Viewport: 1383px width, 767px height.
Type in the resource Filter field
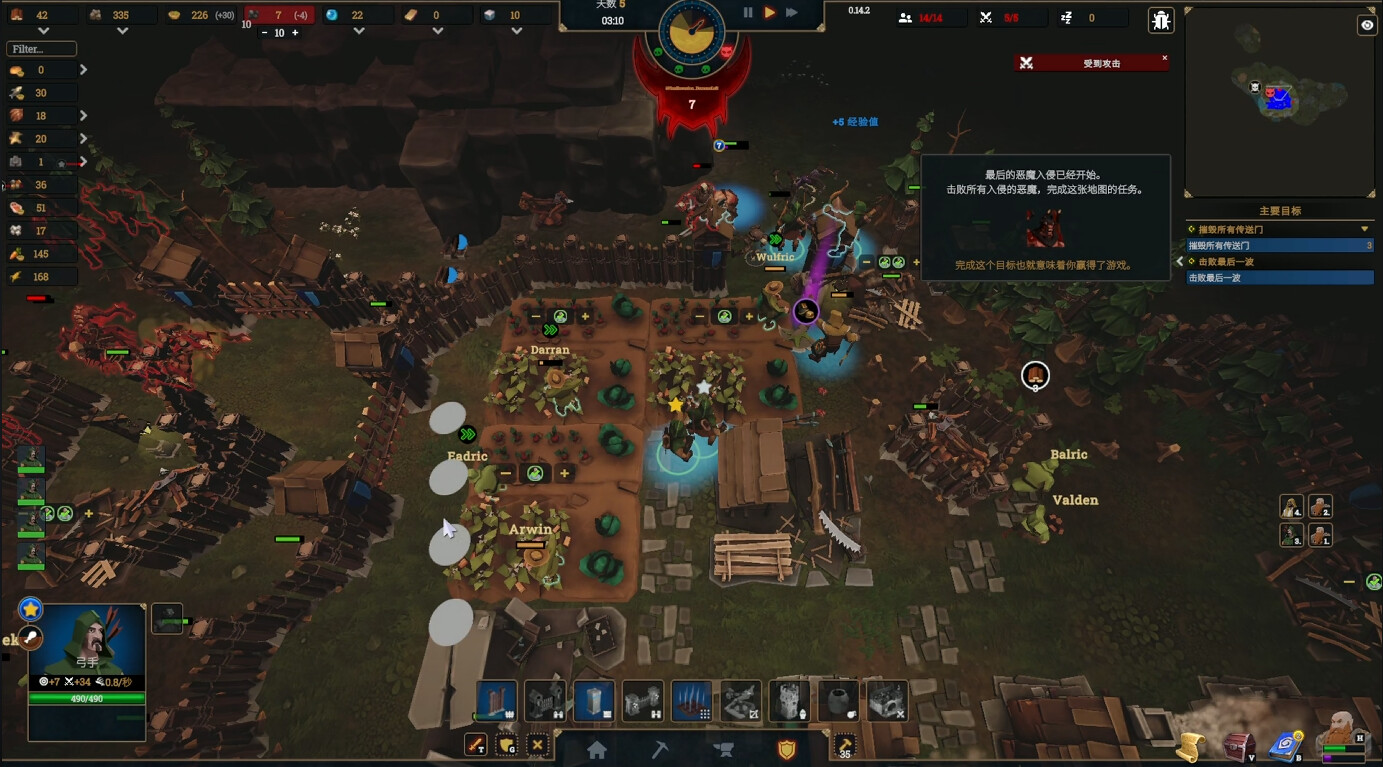[x=41, y=48]
